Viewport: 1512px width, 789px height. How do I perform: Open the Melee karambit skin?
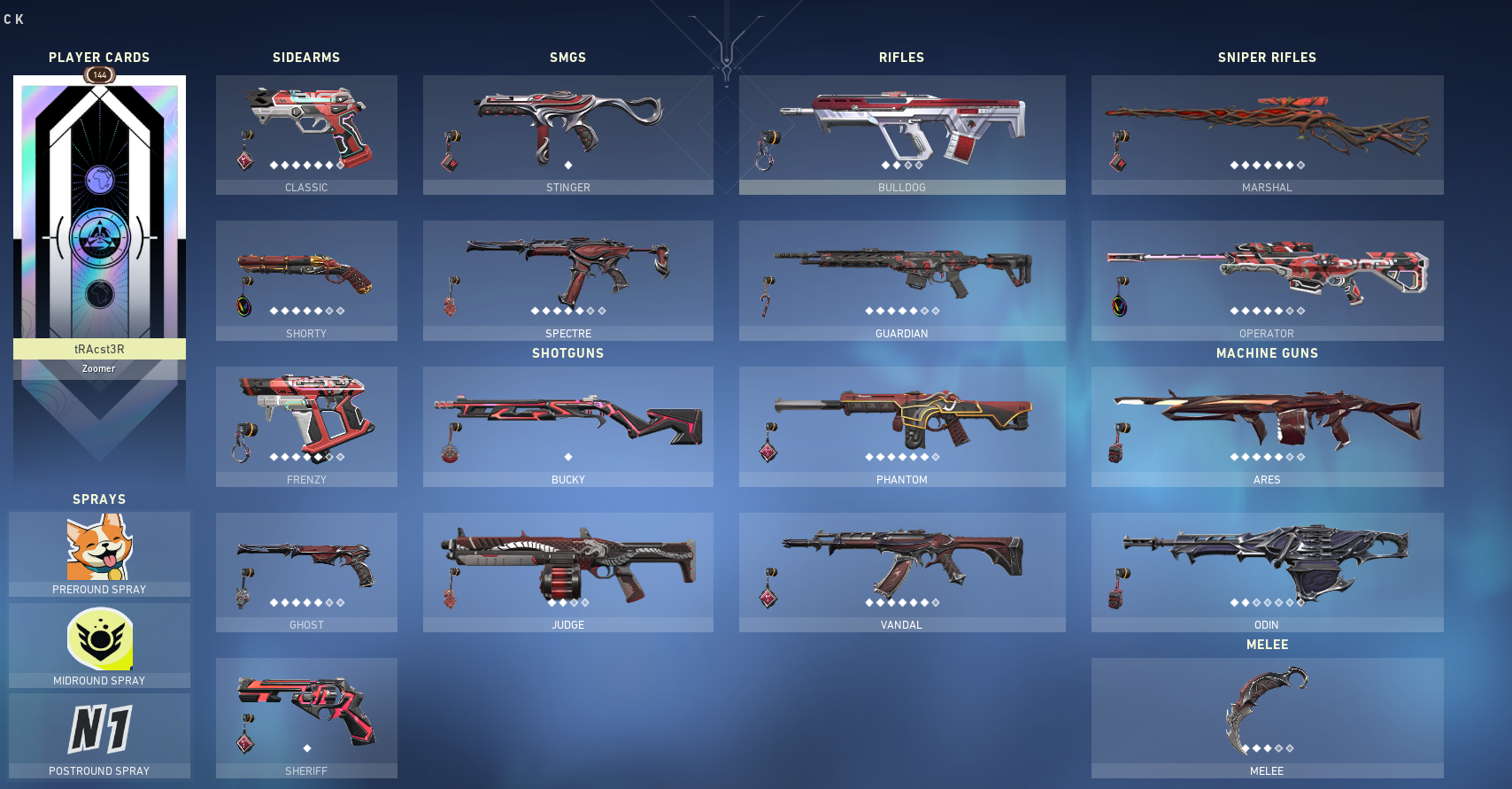tap(1268, 708)
